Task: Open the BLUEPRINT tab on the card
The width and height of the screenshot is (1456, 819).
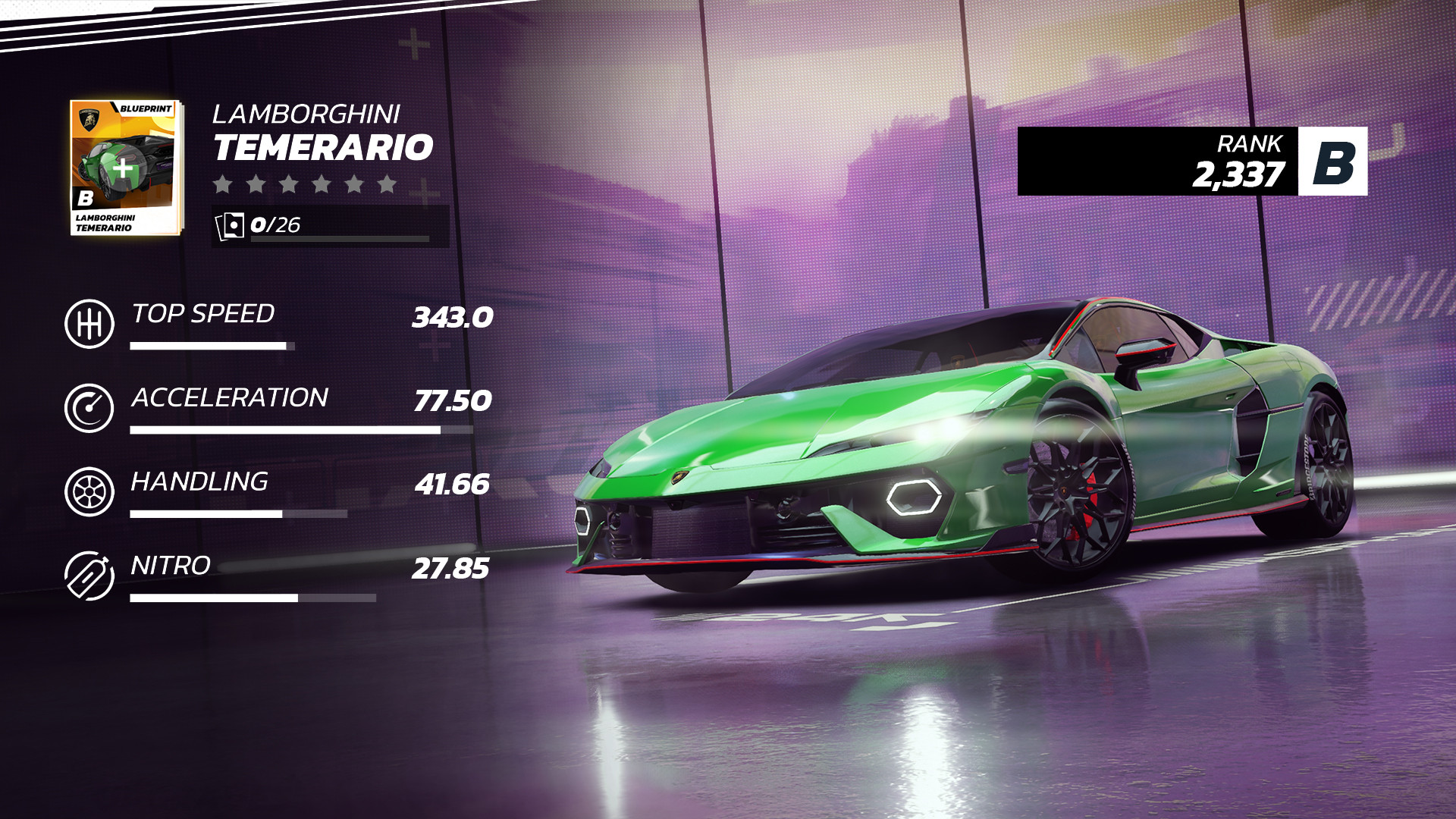Action: click(x=146, y=108)
